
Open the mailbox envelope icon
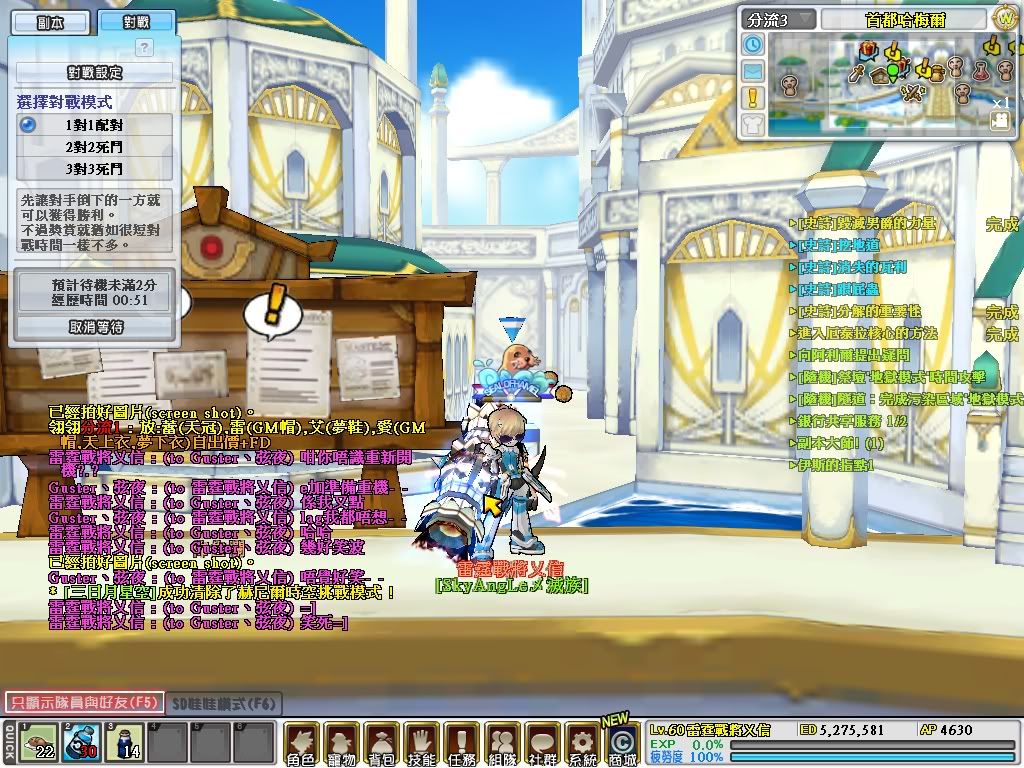tap(753, 71)
